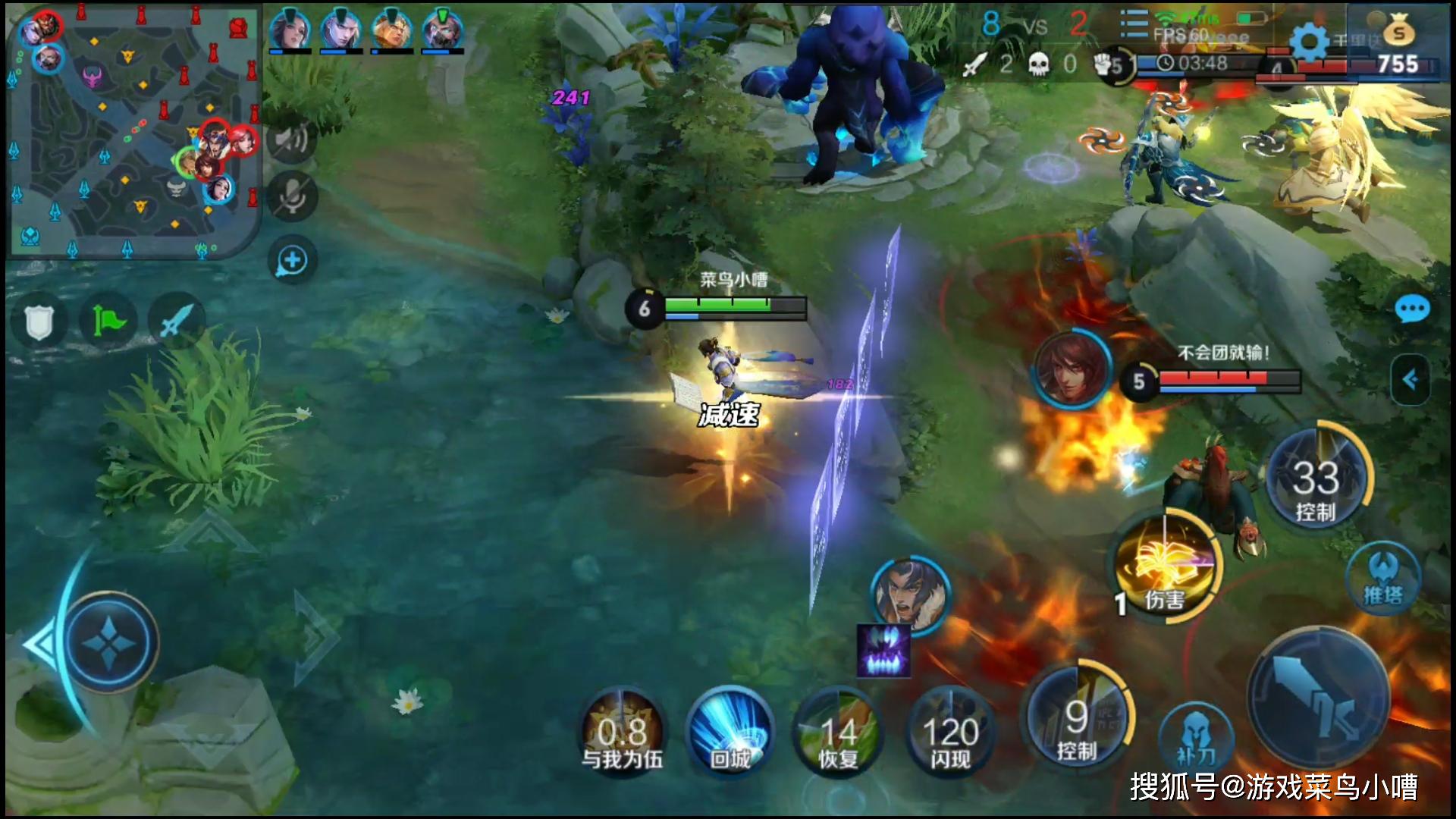The height and width of the screenshot is (819, 1456).
Task: Tap the magnifier camera-zoom button
Action: click(292, 261)
